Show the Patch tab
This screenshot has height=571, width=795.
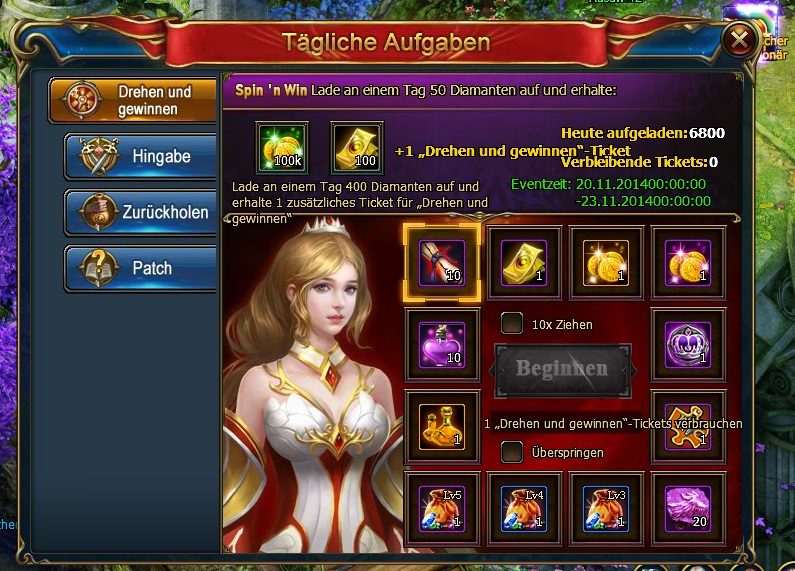140,268
